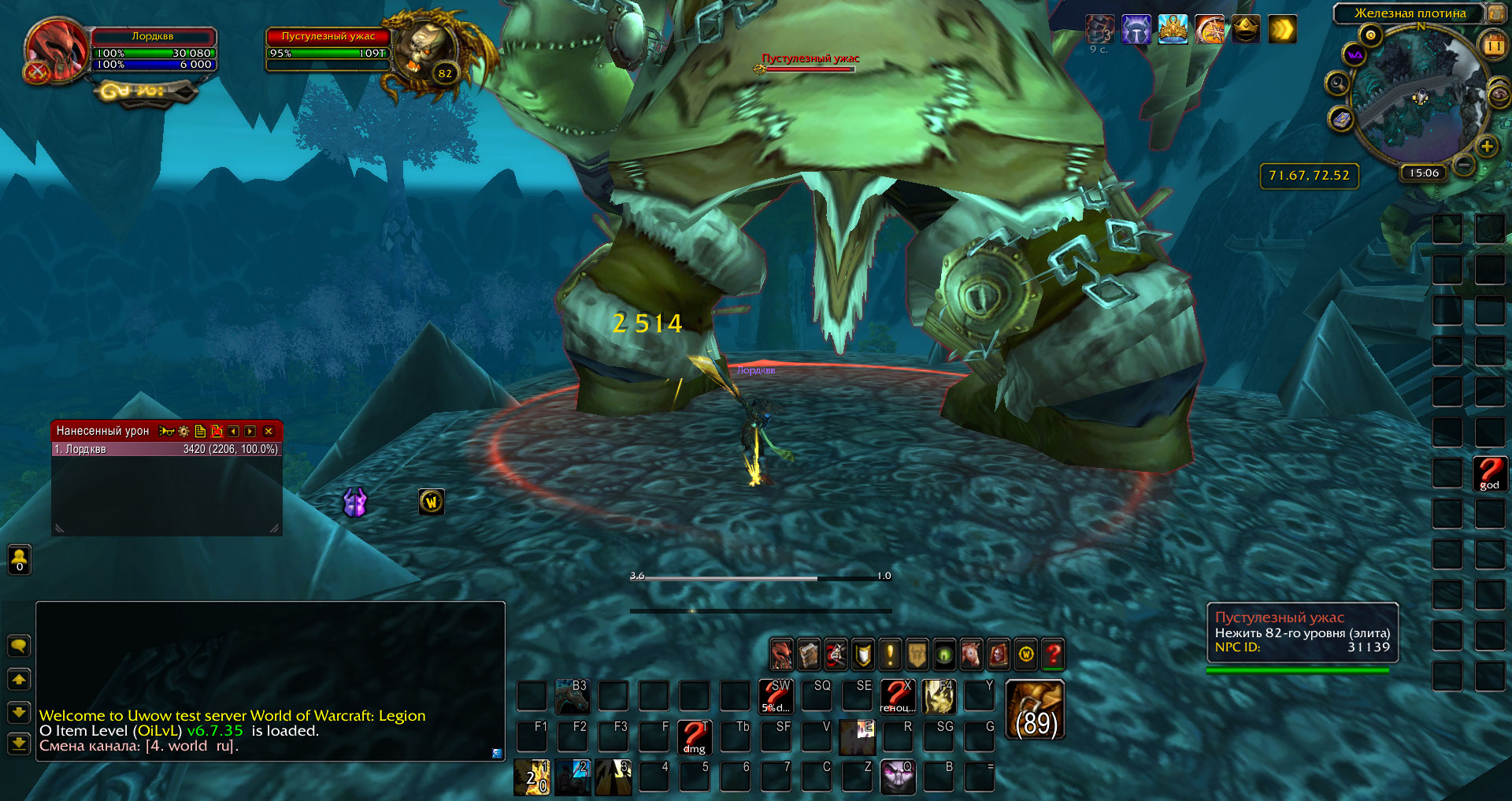Zoom in the minimap with plus button
The height and width of the screenshot is (801, 1512).
click(x=1487, y=146)
